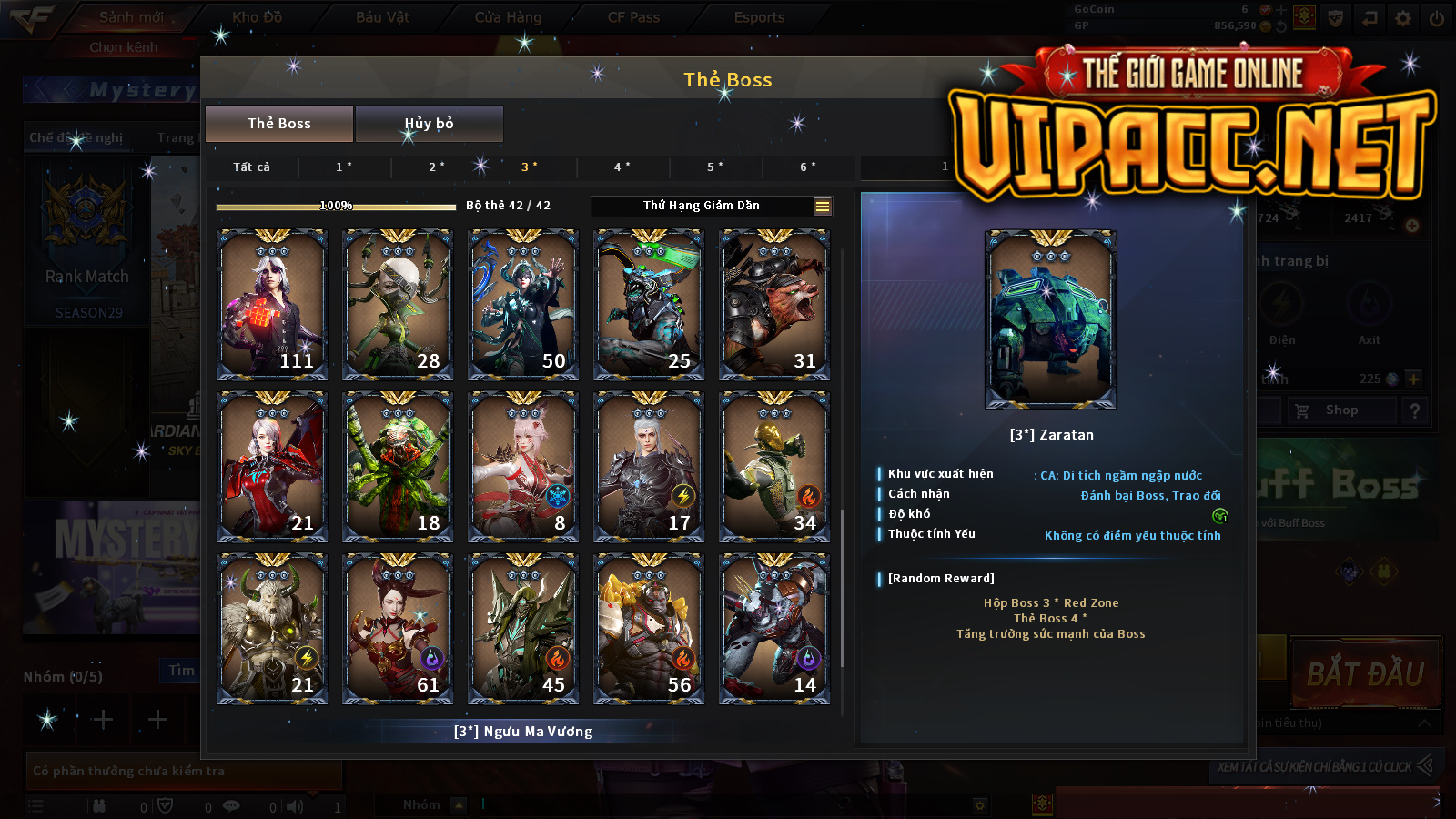The height and width of the screenshot is (819, 1456).
Task: Switch to the Thẻ Boss tab
Action: pyautogui.click(x=279, y=124)
